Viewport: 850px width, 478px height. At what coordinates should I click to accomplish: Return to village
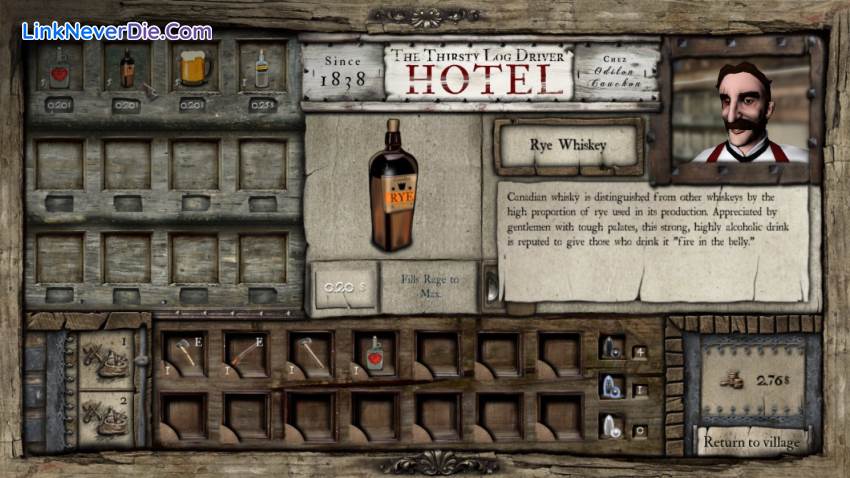(x=751, y=442)
